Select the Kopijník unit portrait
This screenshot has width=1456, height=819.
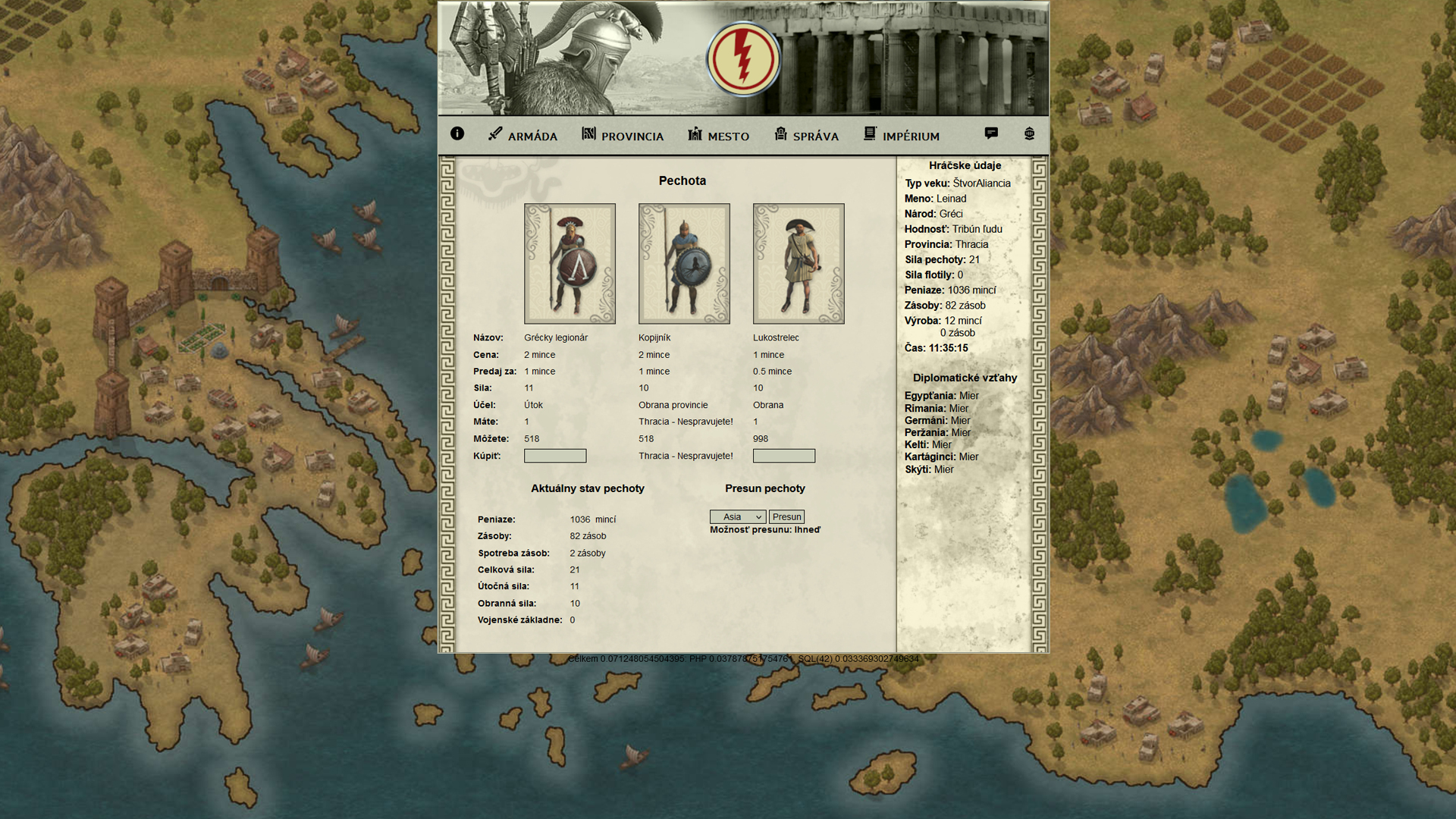(x=684, y=264)
